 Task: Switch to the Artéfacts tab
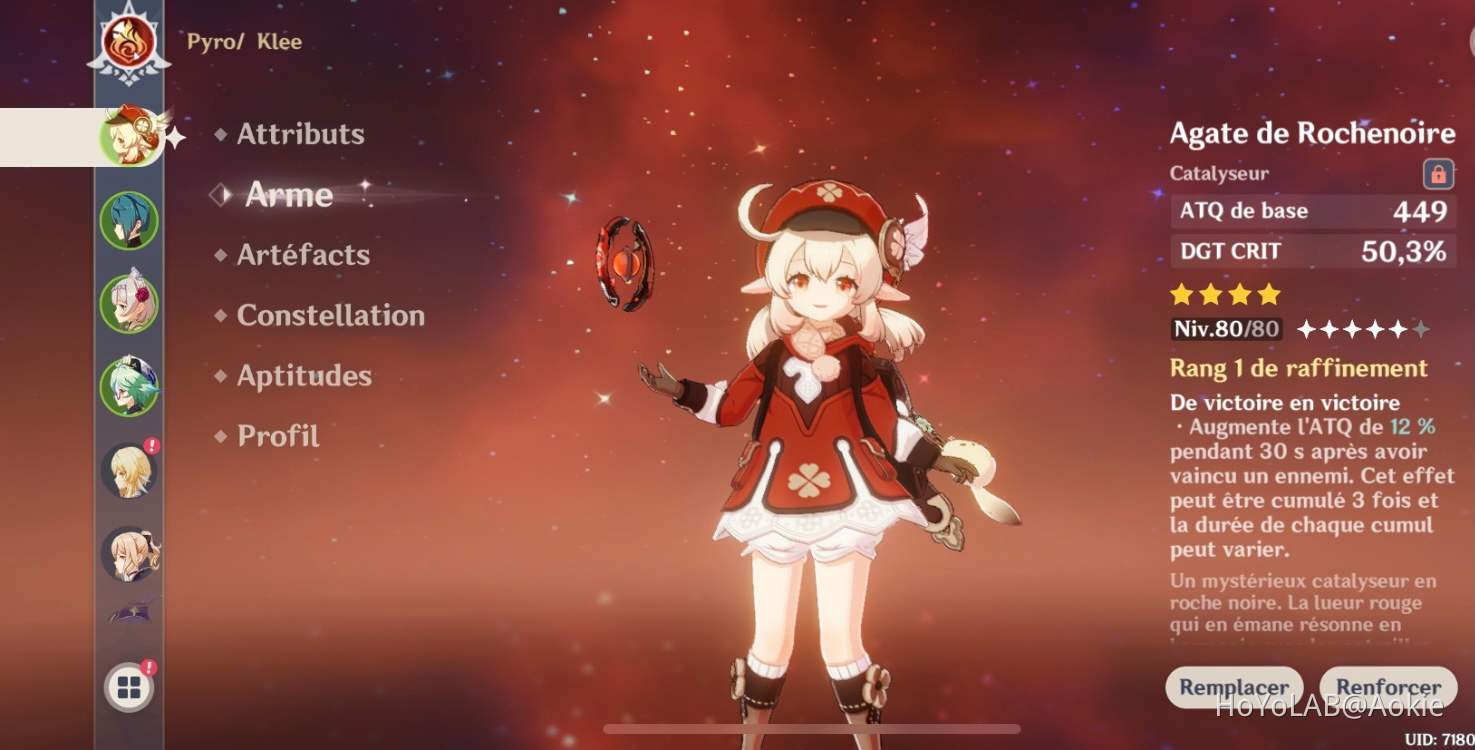coord(300,255)
